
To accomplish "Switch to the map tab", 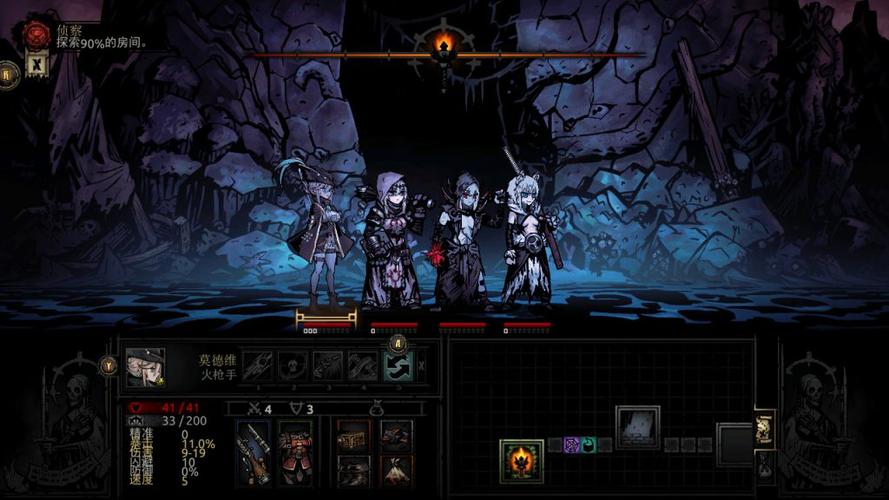I will point(765,426).
